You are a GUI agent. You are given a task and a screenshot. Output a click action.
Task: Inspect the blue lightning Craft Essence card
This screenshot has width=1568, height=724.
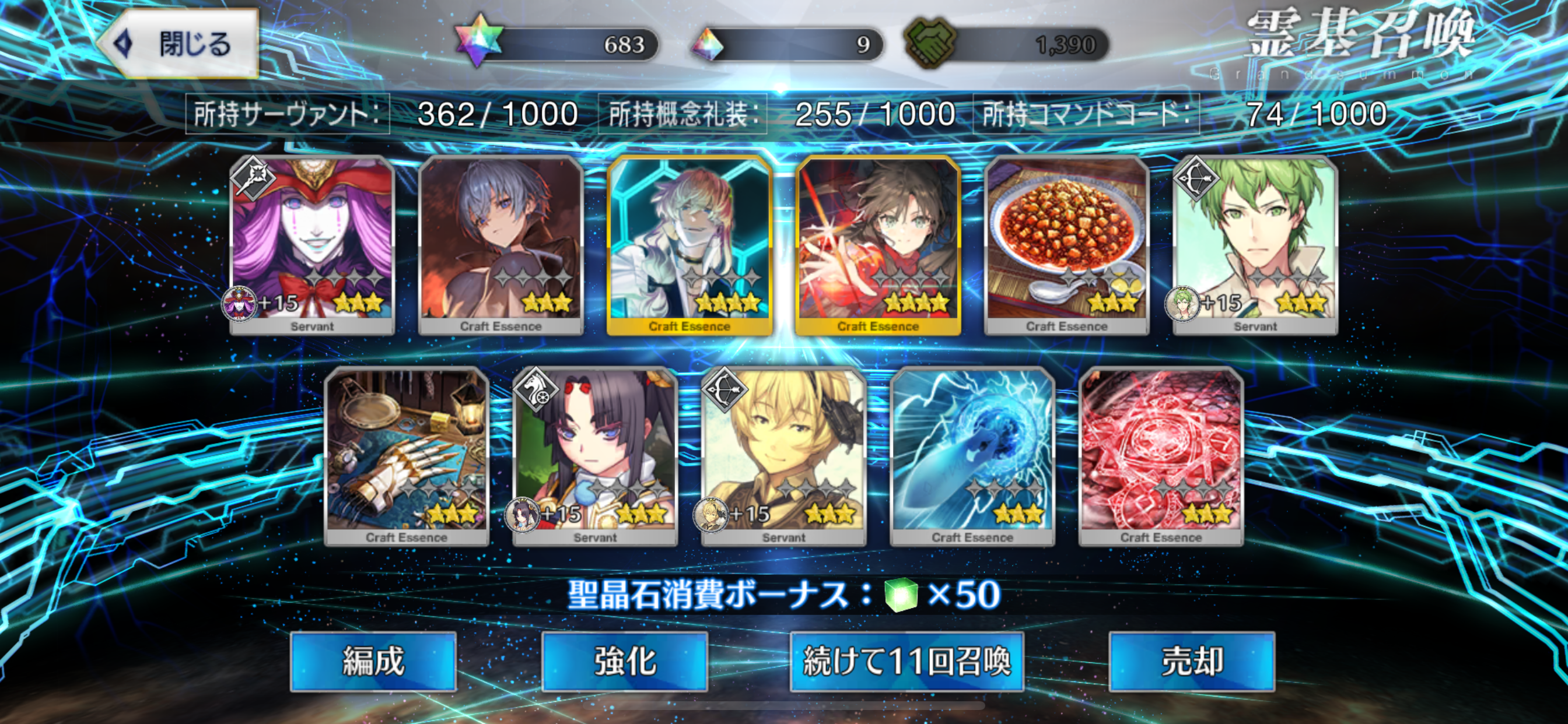[x=972, y=456]
